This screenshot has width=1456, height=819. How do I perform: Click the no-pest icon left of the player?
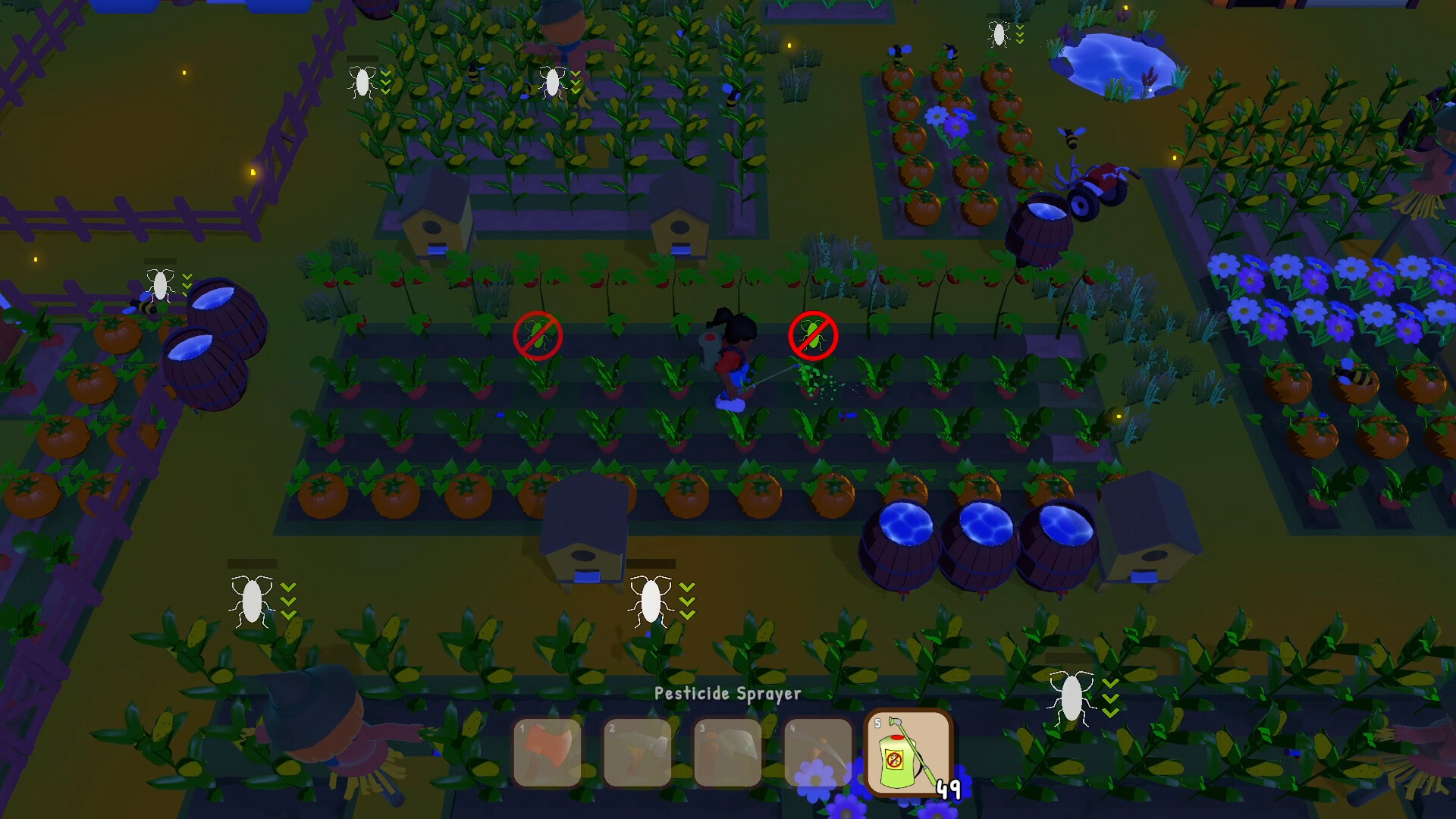point(539,336)
